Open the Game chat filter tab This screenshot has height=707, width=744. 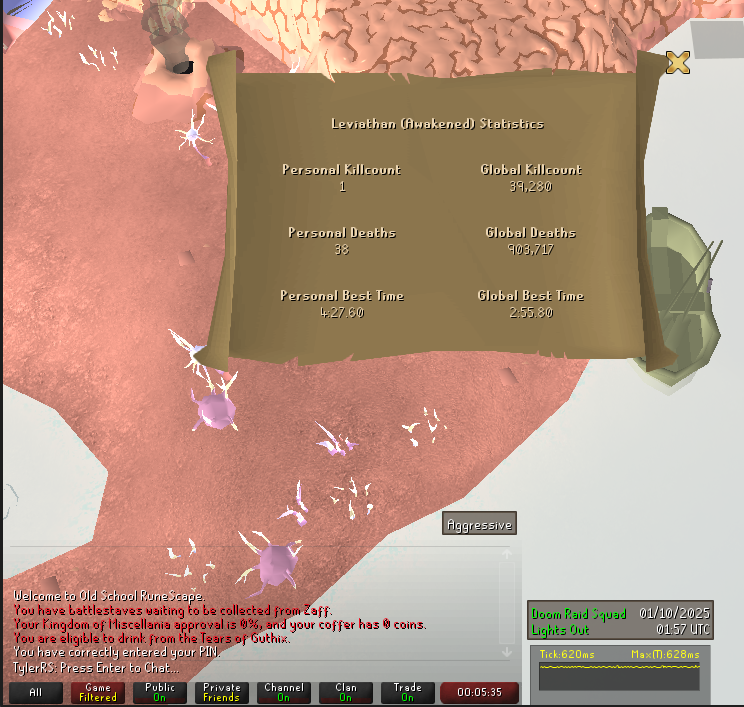(98, 692)
